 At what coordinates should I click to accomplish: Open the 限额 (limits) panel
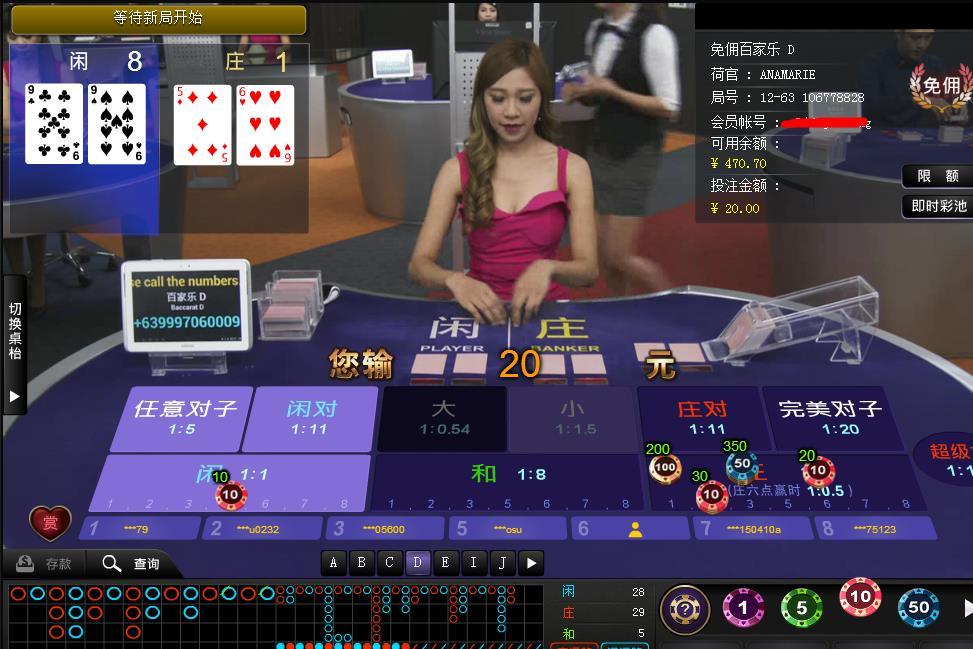(937, 176)
